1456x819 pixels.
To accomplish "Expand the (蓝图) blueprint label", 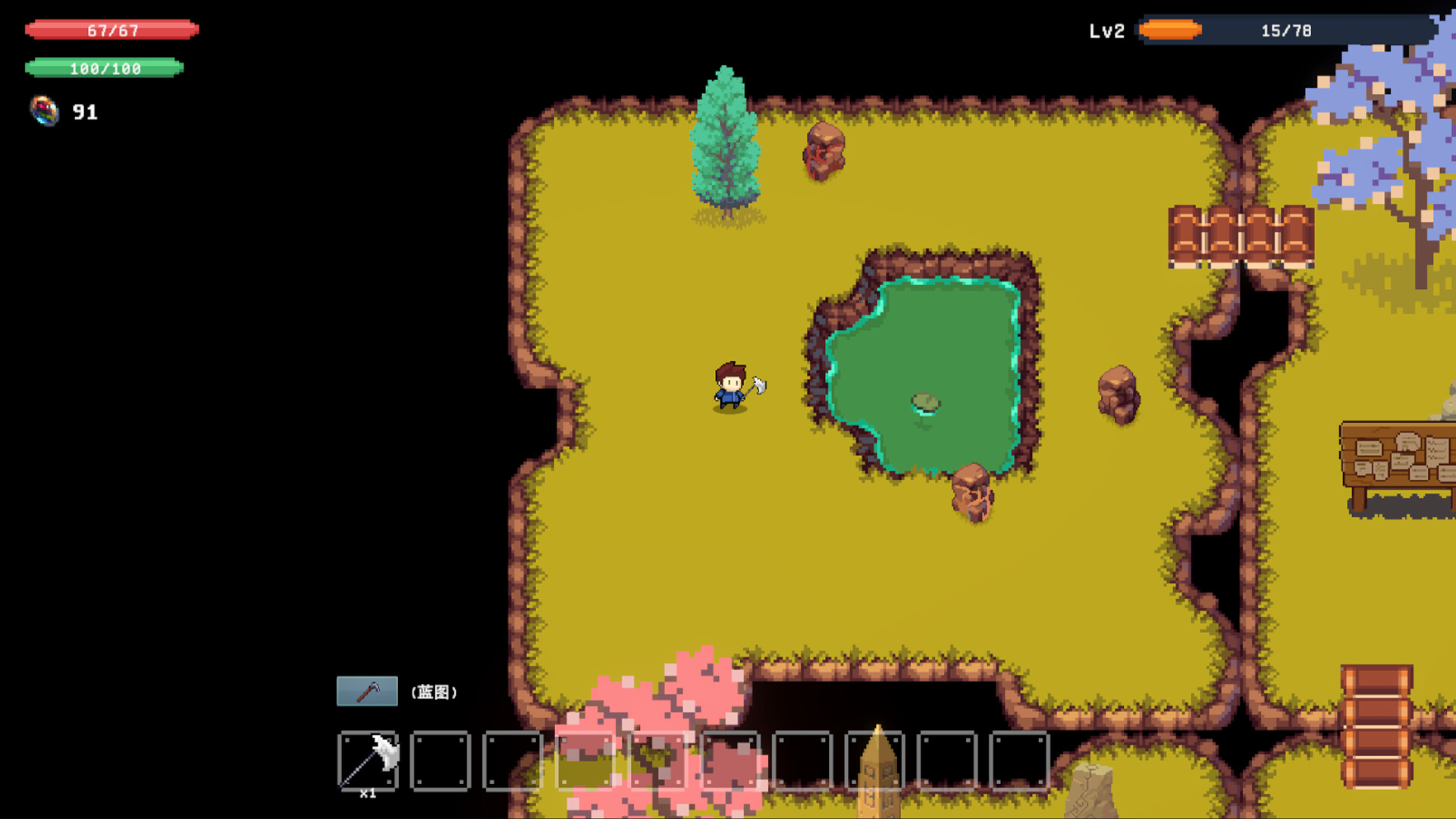I will (x=435, y=692).
